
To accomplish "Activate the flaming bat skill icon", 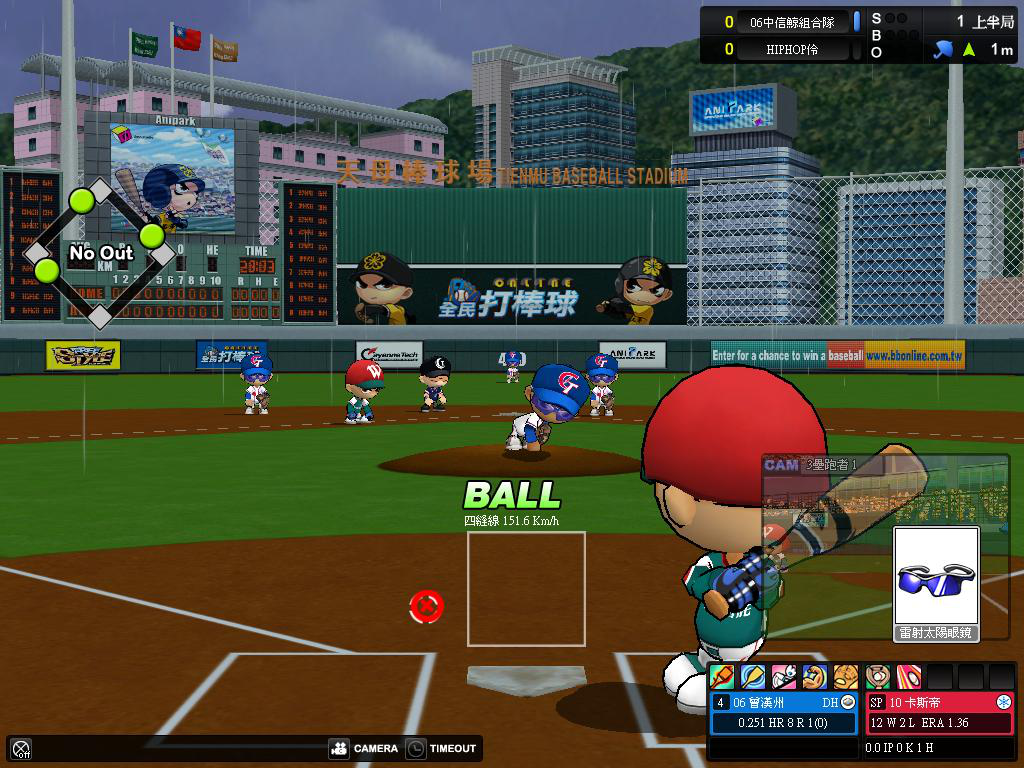I will (x=721, y=677).
